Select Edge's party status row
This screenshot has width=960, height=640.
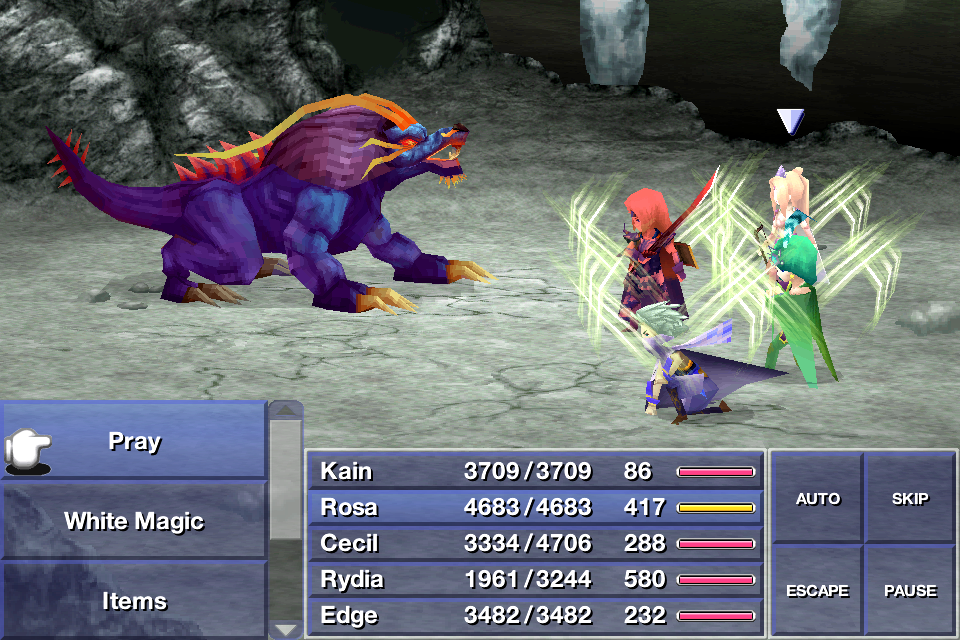tap(535, 615)
